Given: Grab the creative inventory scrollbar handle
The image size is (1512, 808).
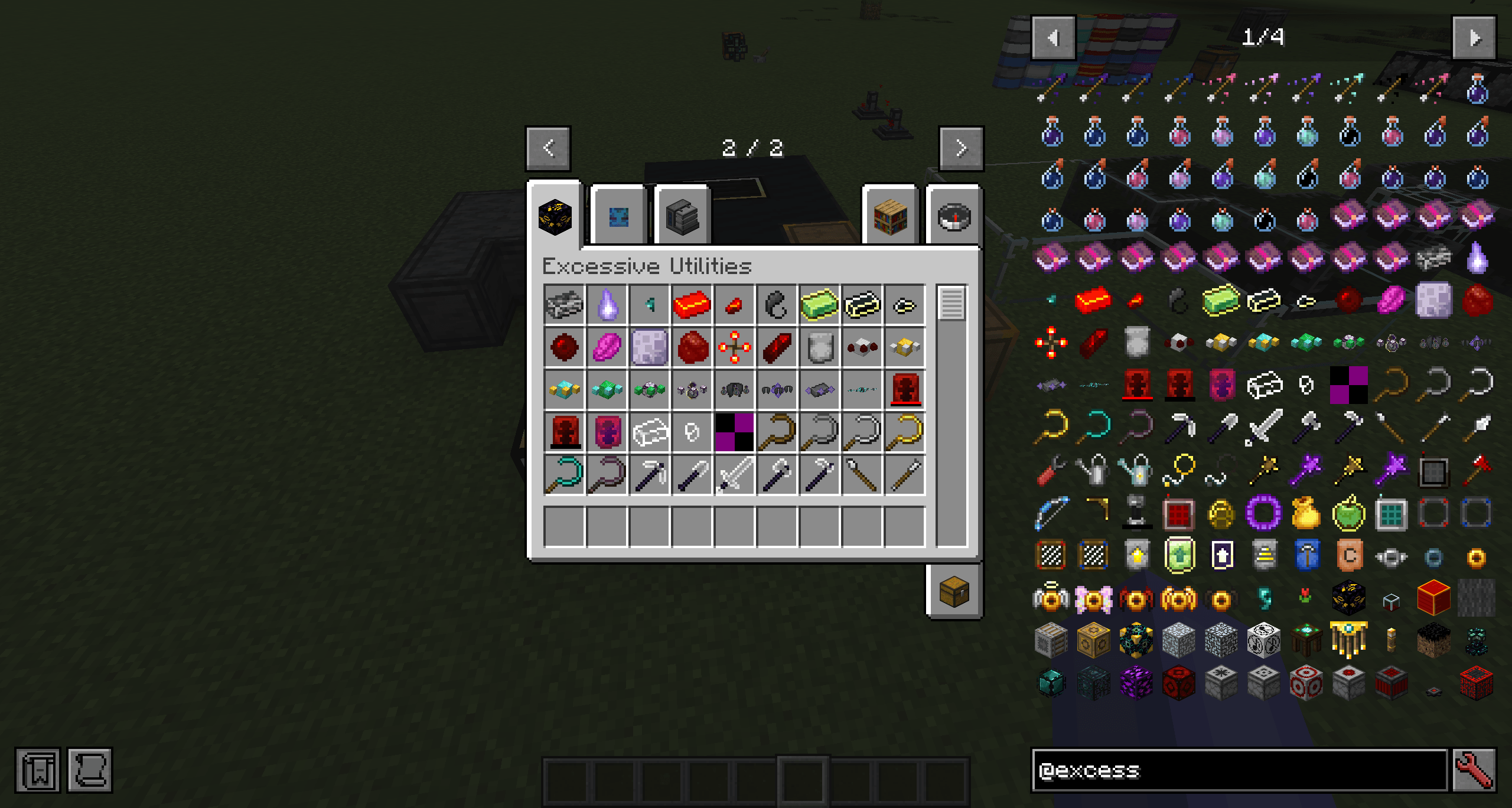Looking at the screenshot, I should coord(951,303).
